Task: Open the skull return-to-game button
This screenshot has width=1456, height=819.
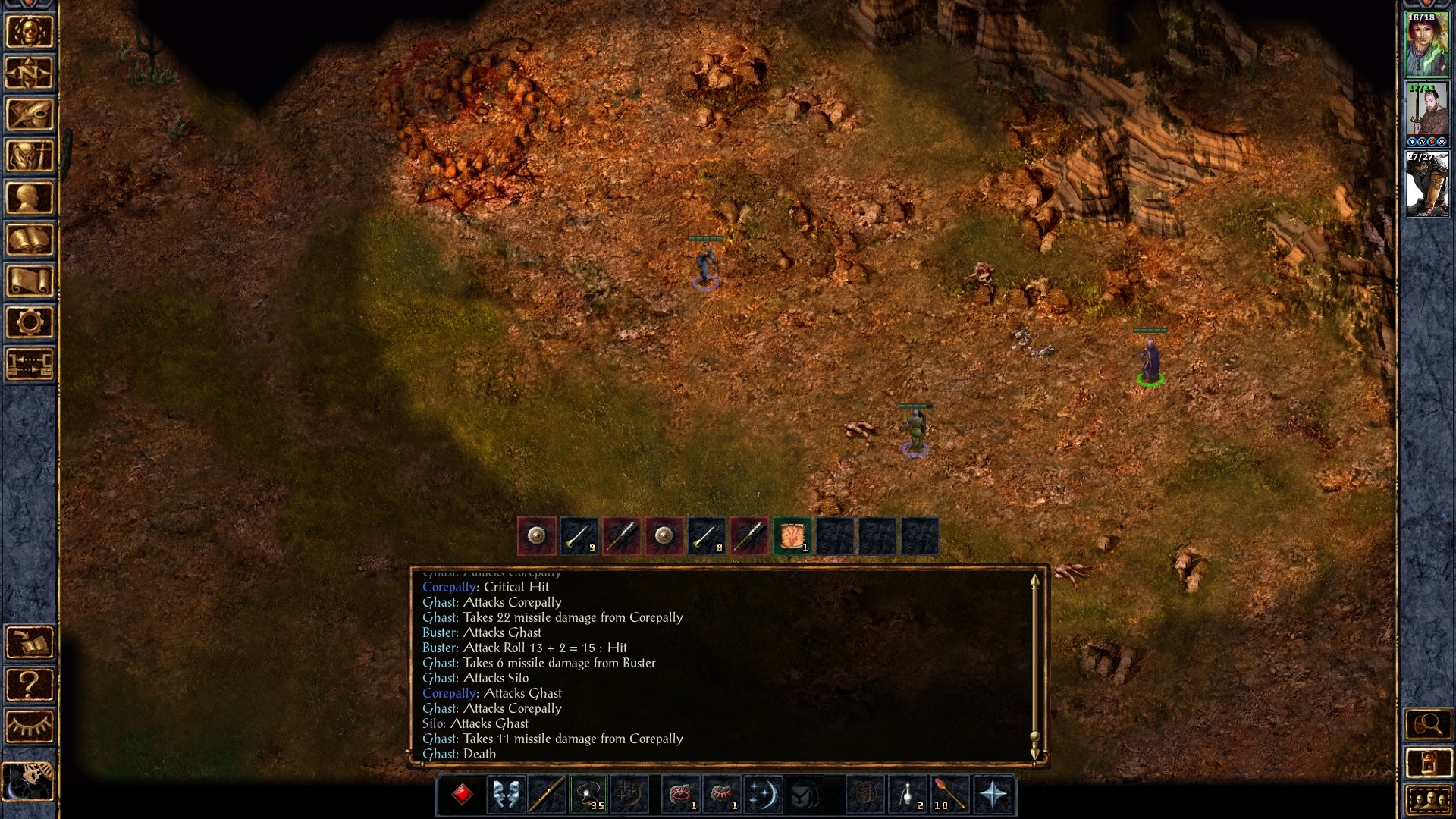Action: click(30, 32)
